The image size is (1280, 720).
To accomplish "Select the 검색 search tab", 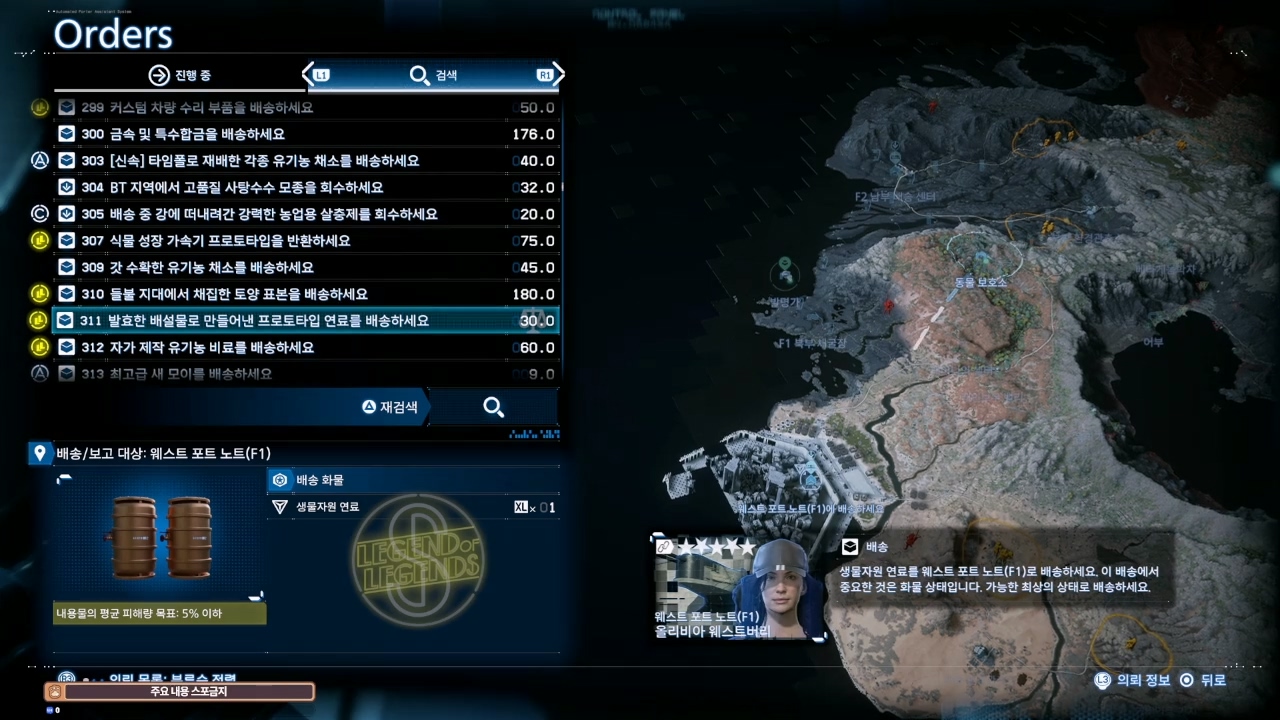I will pos(434,75).
